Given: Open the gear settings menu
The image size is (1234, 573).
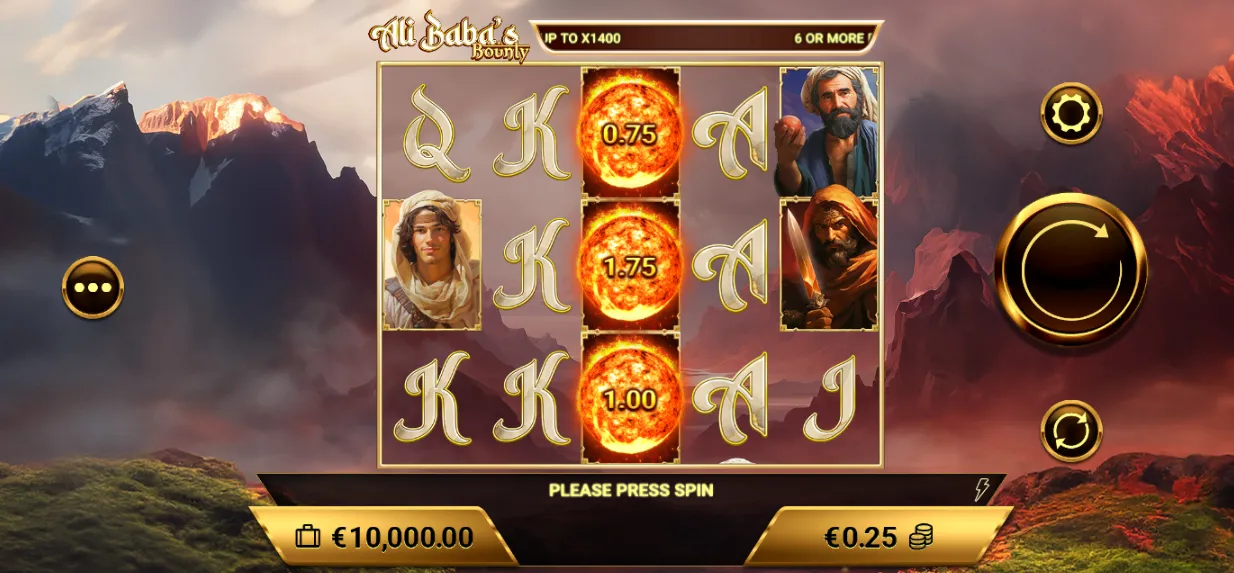Looking at the screenshot, I should point(1071,114).
